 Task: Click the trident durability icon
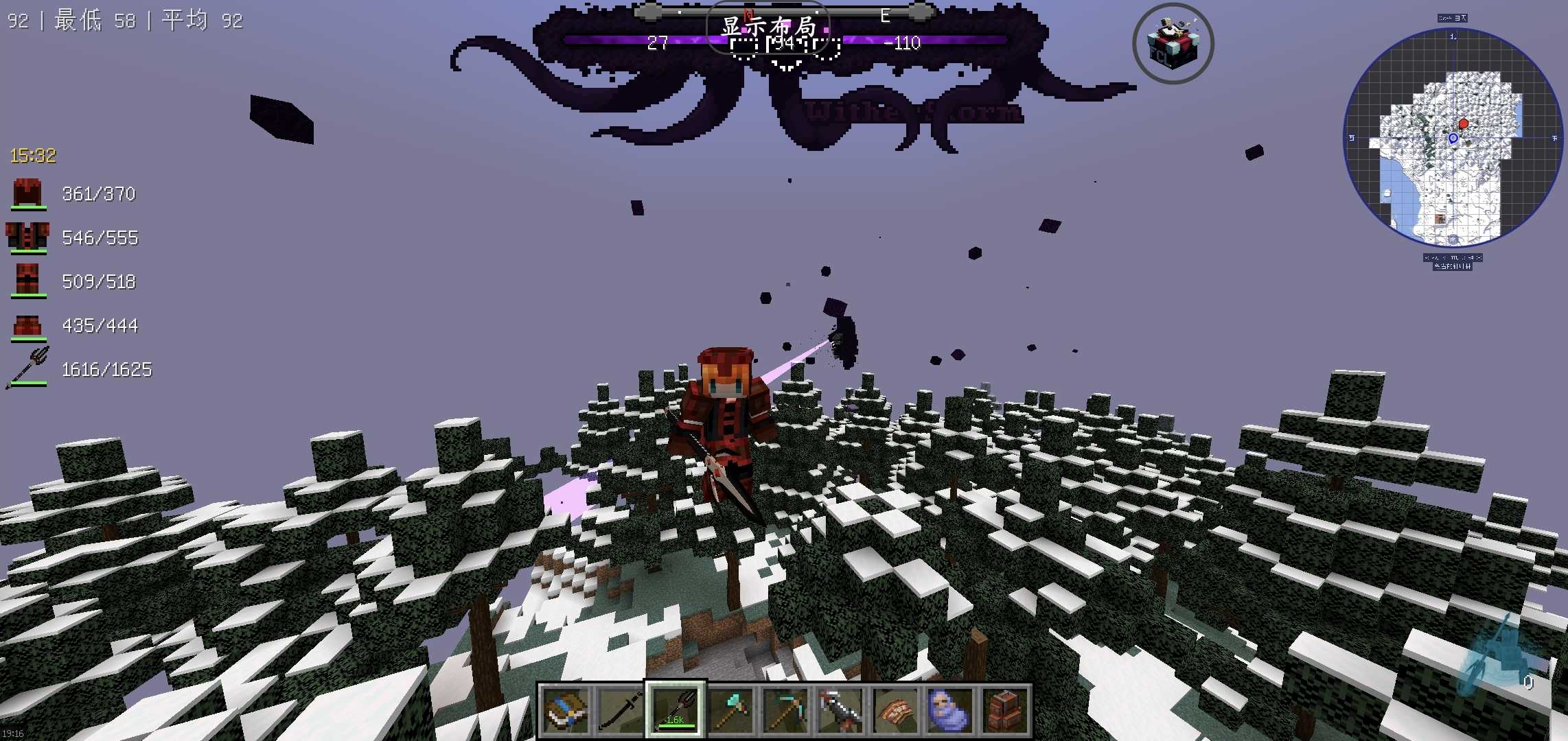tap(27, 368)
